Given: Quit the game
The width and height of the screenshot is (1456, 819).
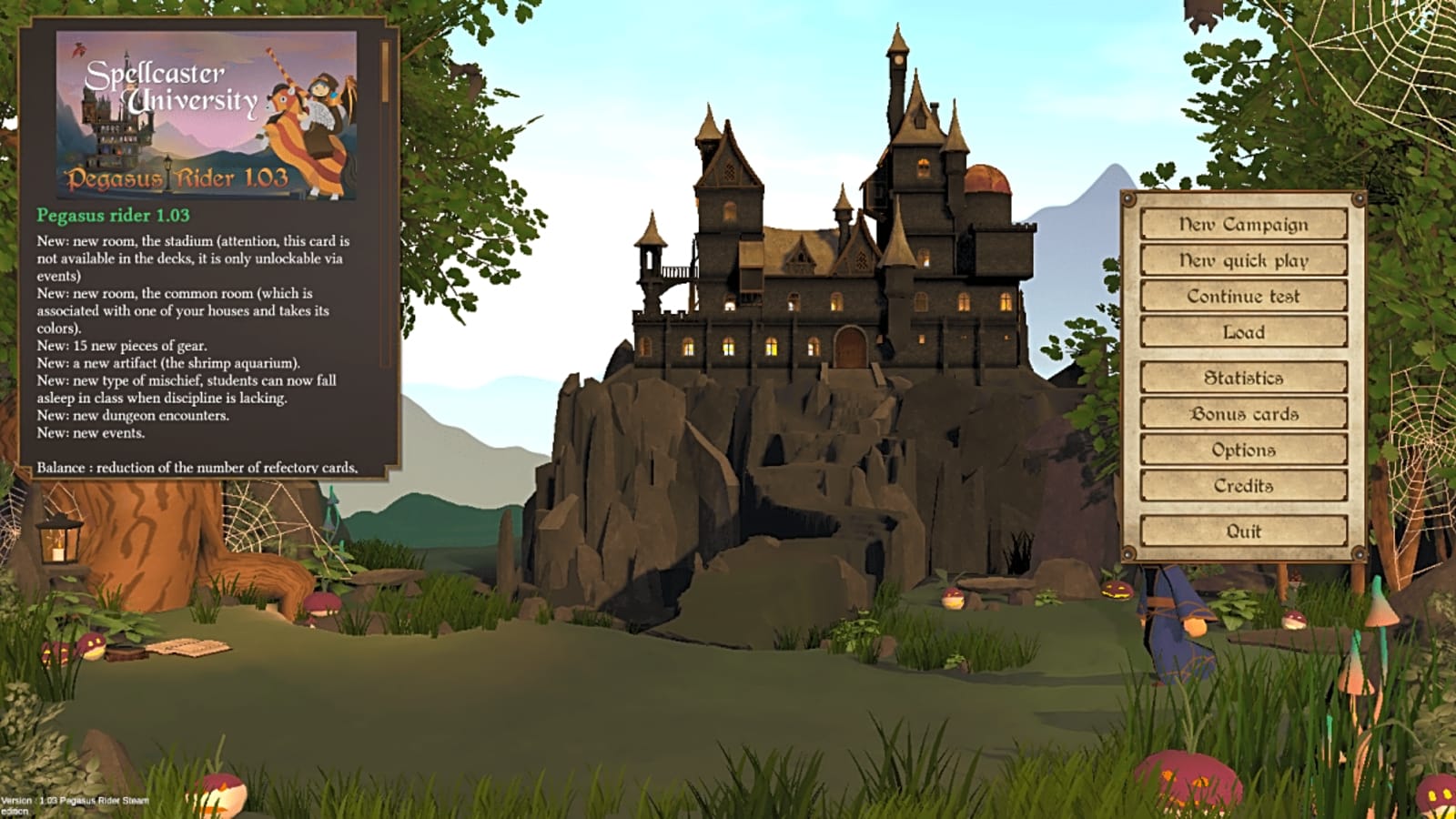Looking at the screenshot, I should pos(1242,531).
